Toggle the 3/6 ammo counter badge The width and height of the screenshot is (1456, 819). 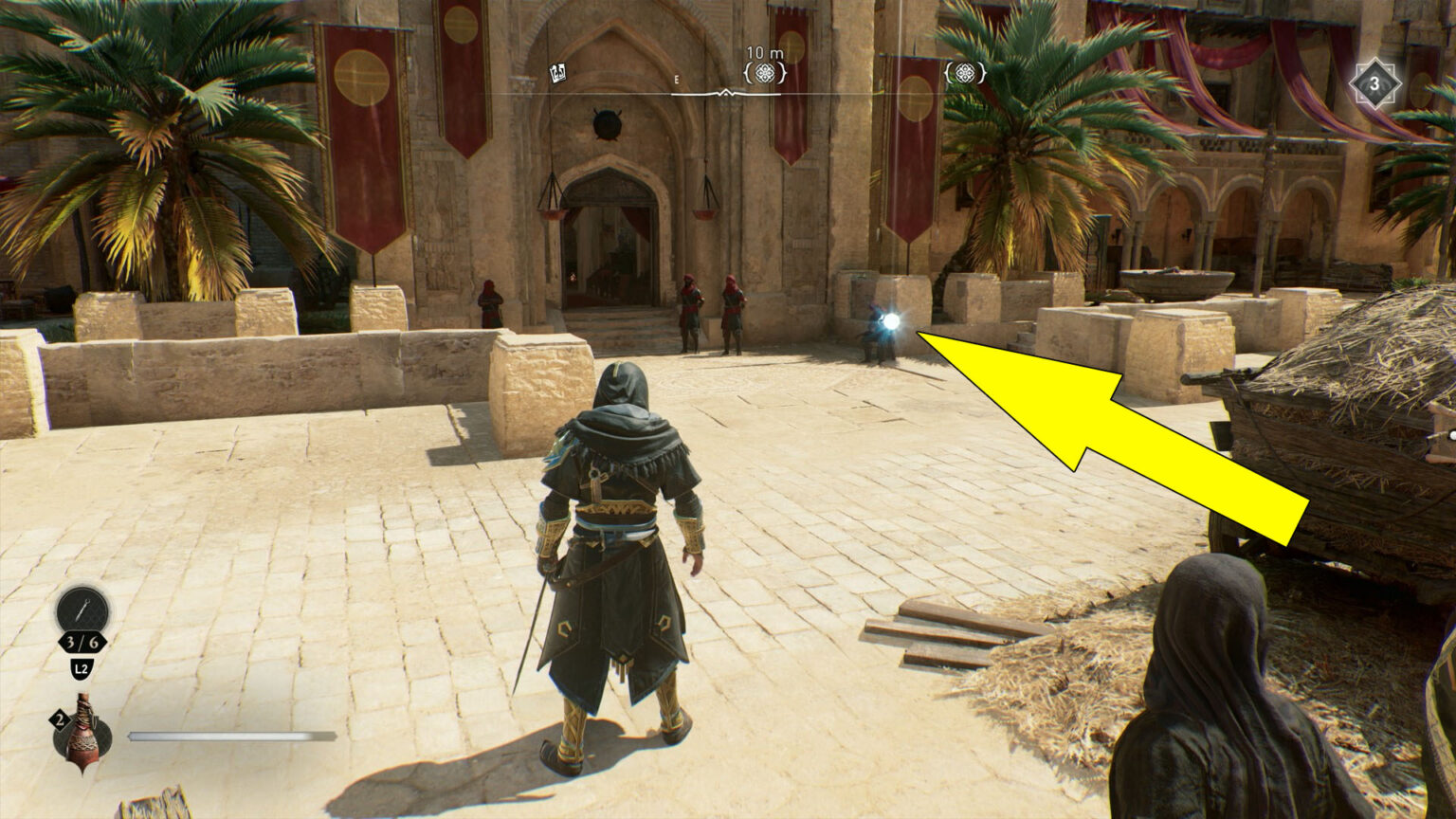pos(81,640)
